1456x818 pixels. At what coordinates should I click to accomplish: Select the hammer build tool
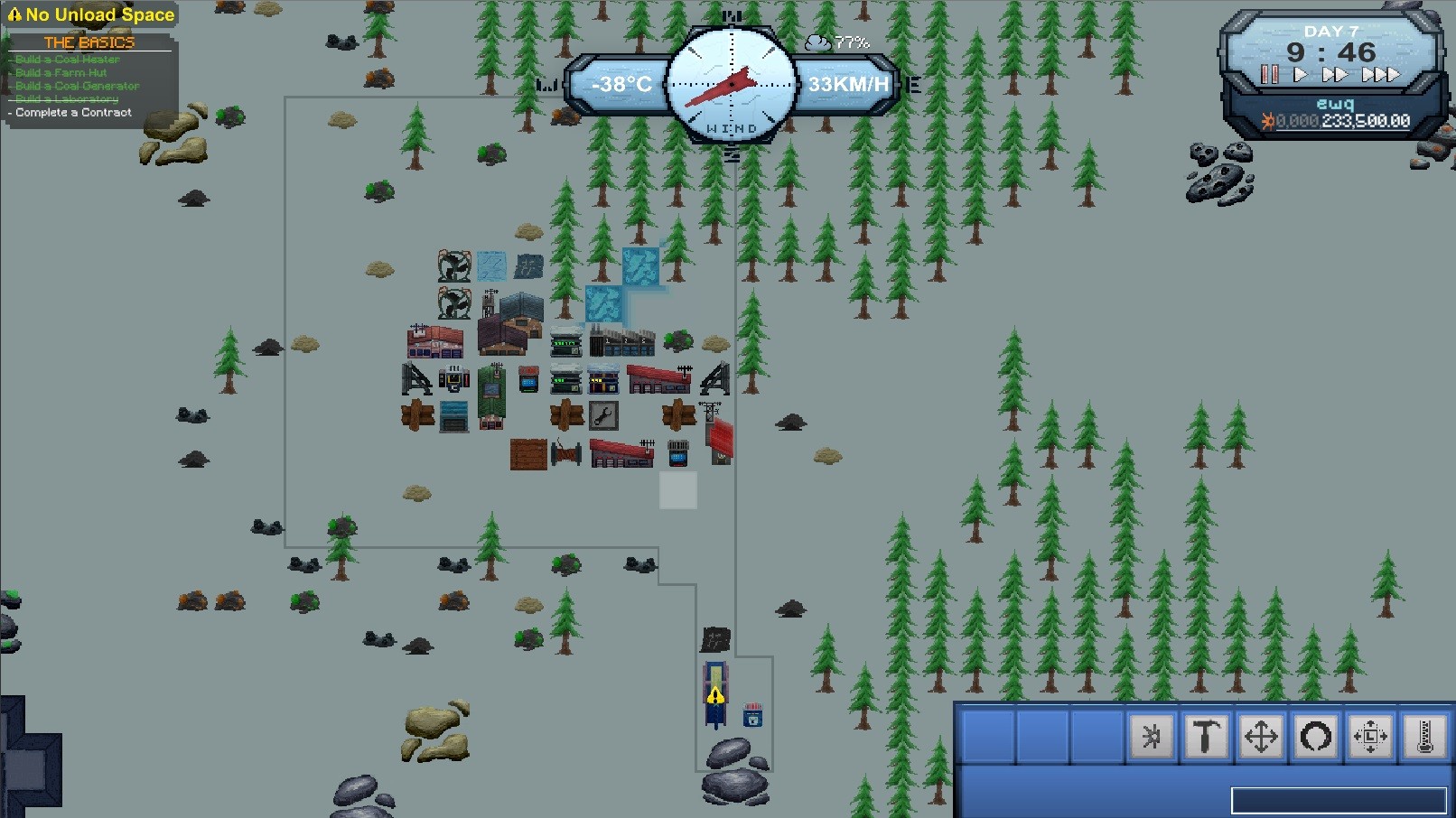point(1206,736)
